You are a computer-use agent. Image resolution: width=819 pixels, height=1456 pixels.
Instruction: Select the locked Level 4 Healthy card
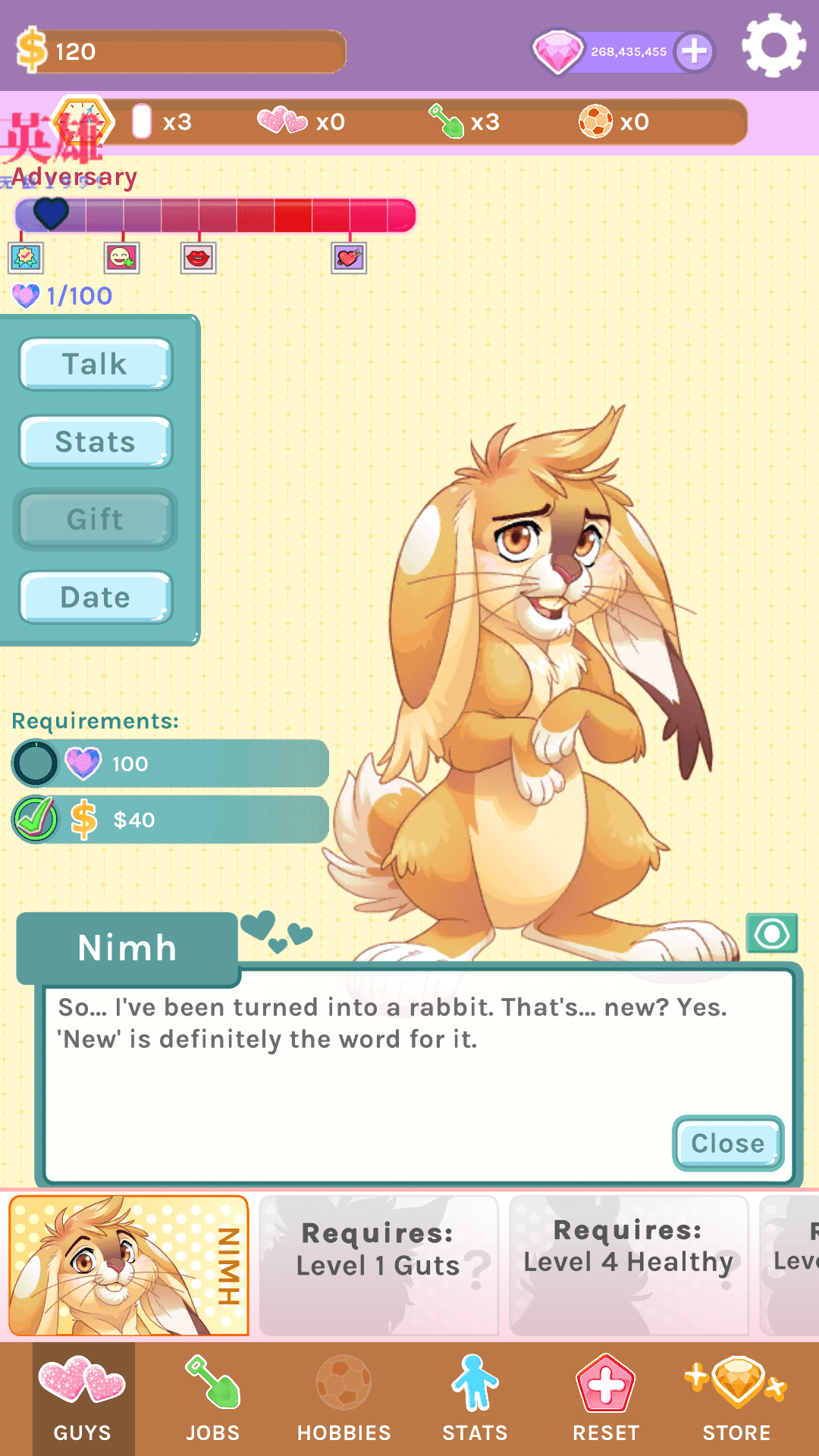[x=629, y=1266]
